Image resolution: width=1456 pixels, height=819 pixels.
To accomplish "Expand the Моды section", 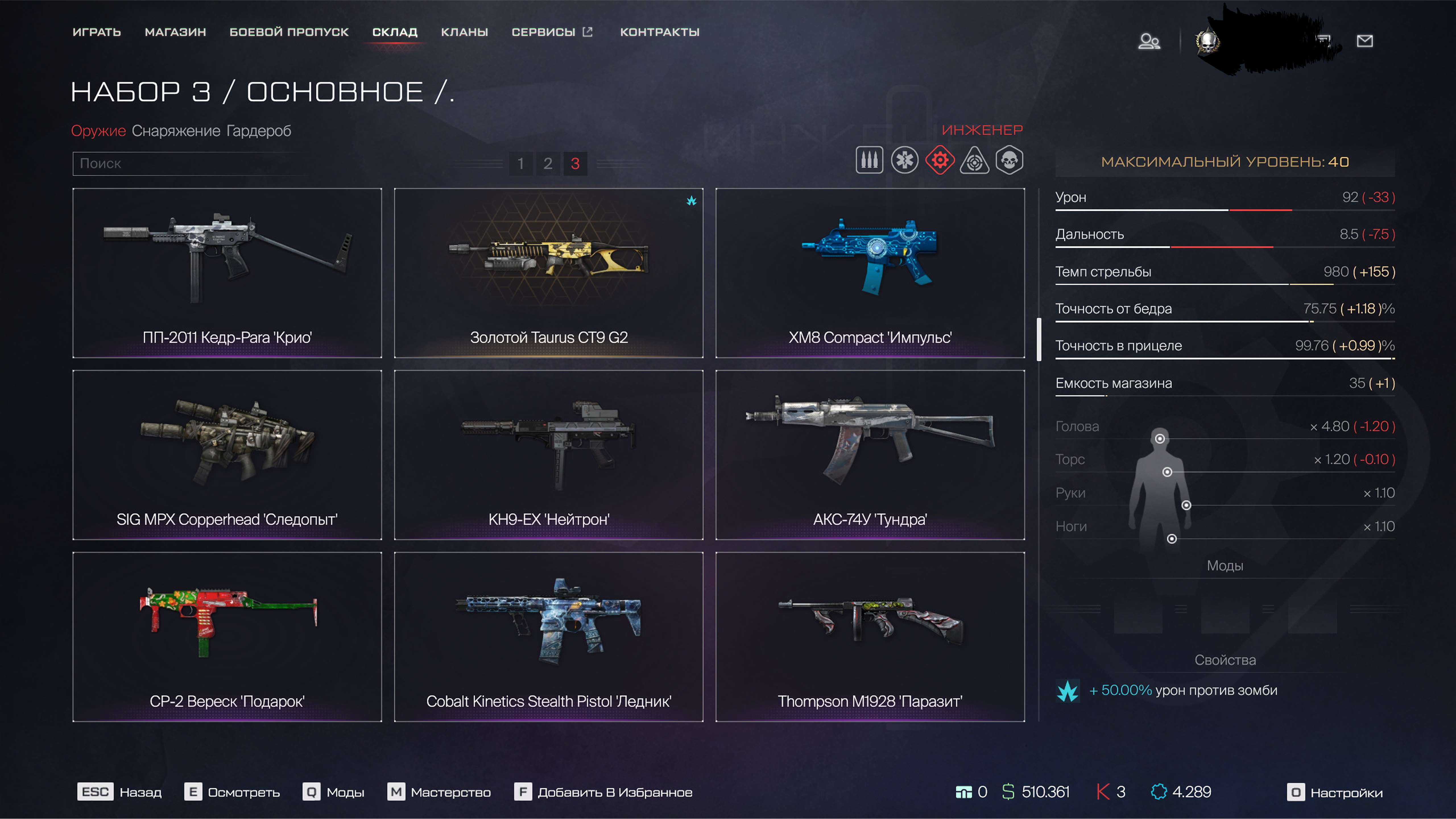I will pos(1225,565).
